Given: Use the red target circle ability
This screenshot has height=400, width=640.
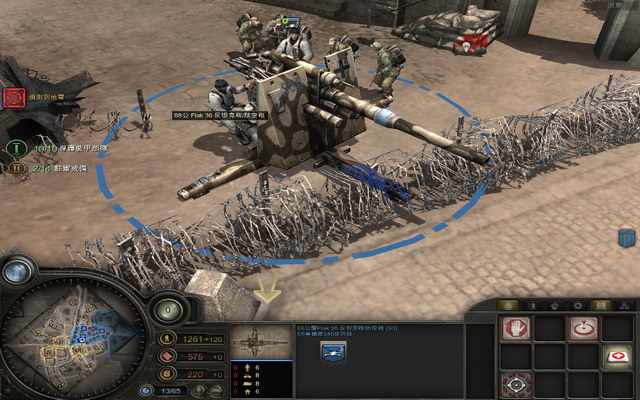Looking at the screenshot, I should (582, 328).
